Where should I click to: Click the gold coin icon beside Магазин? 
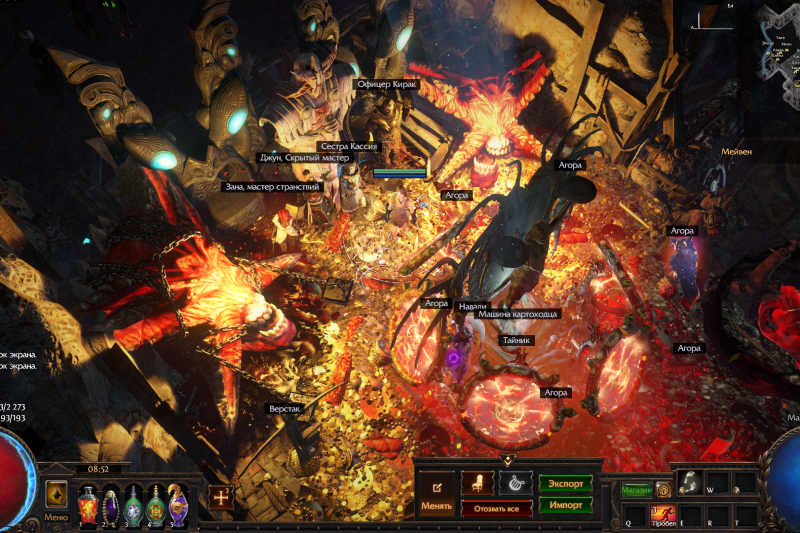[x=662, y=490]
